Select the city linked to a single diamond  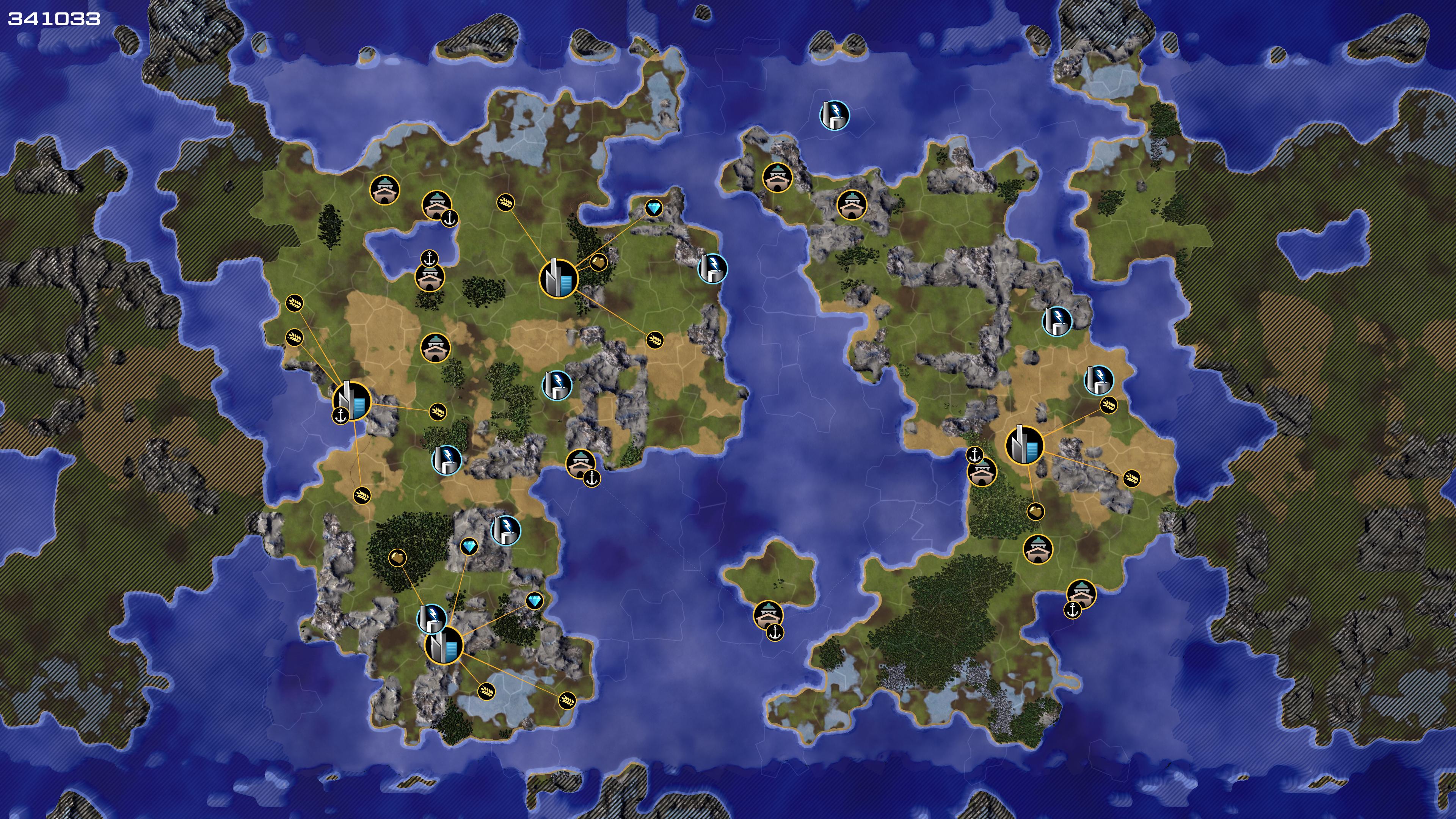point(559,278)
